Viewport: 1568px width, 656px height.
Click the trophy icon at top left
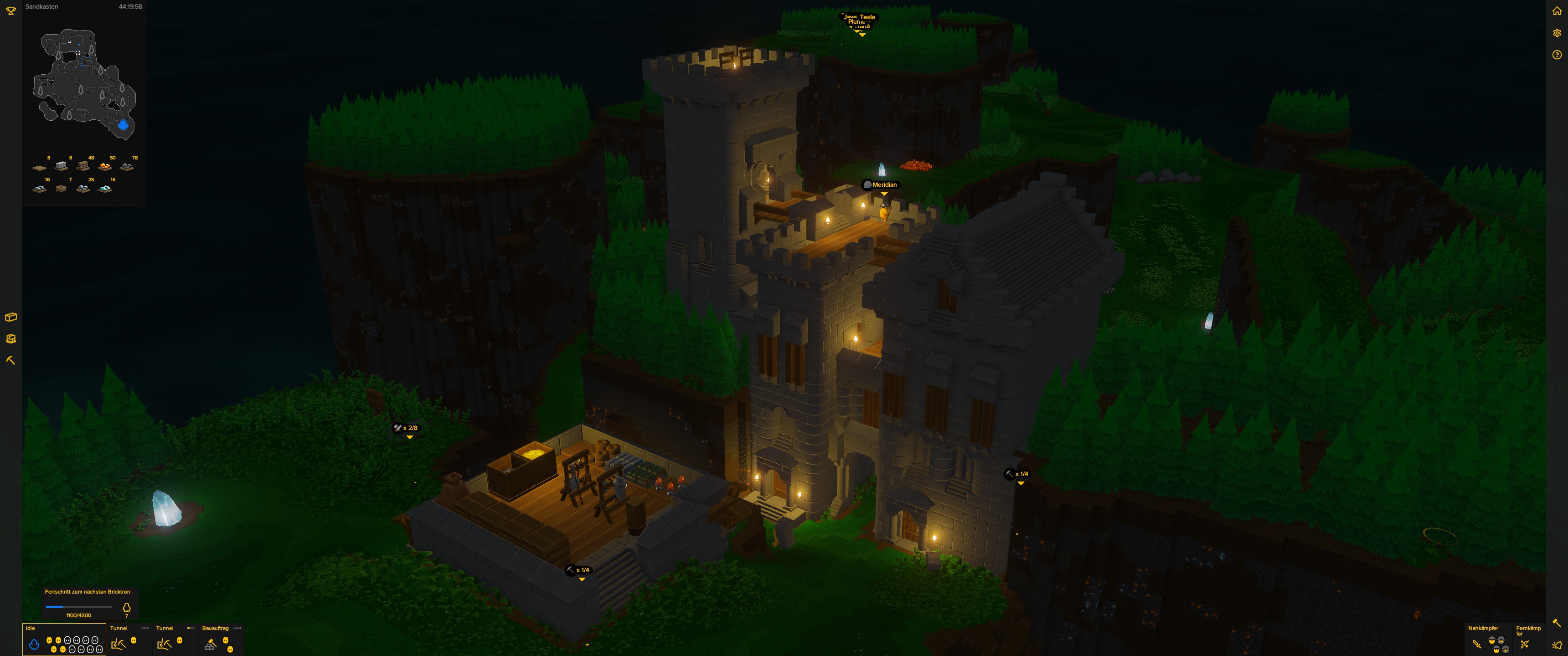(10, 10)
